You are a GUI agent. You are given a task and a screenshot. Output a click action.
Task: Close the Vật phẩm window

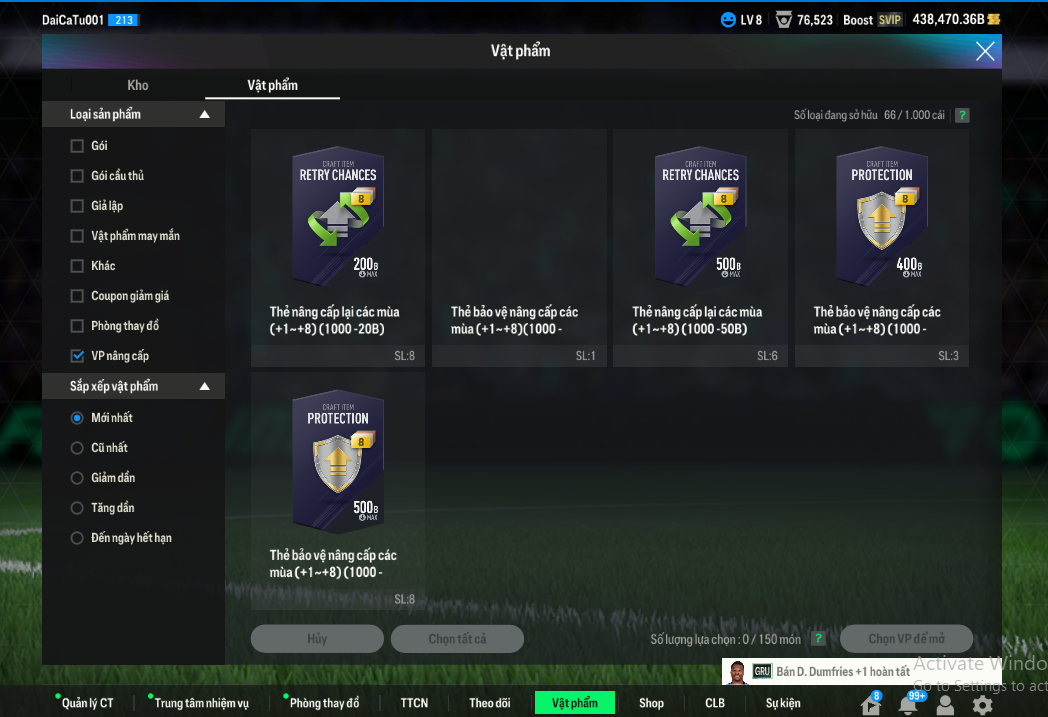pos(985,51)
